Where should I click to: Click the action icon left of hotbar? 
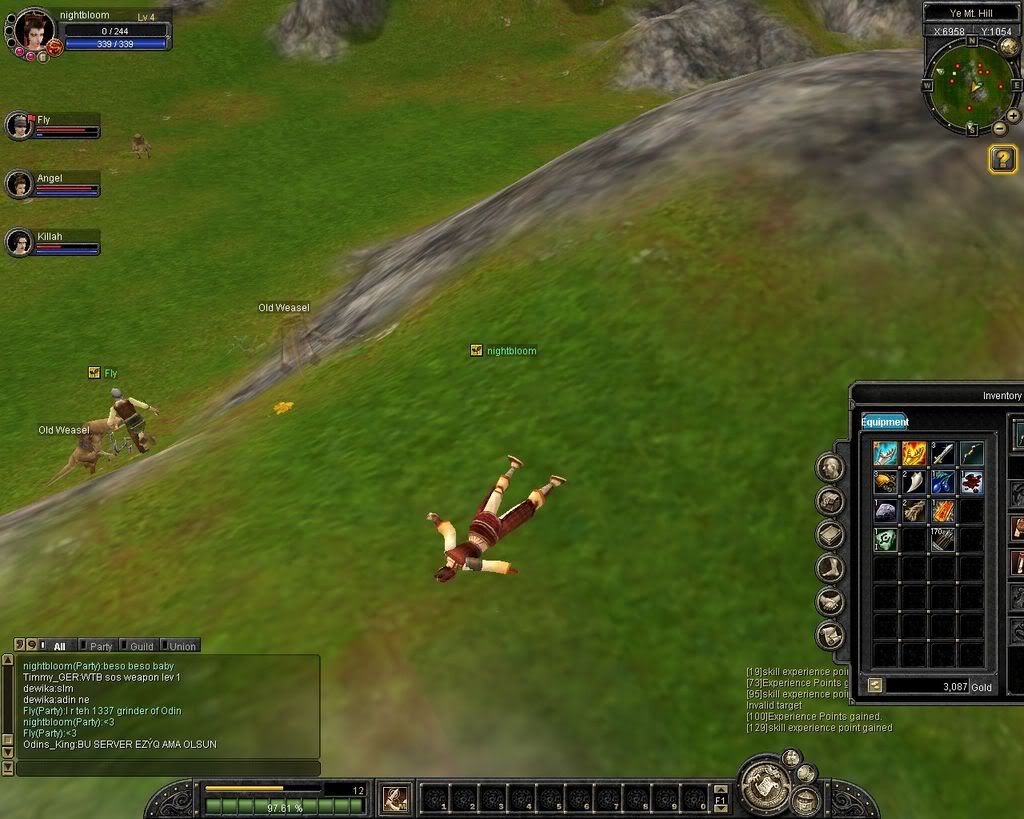(395, 798)
